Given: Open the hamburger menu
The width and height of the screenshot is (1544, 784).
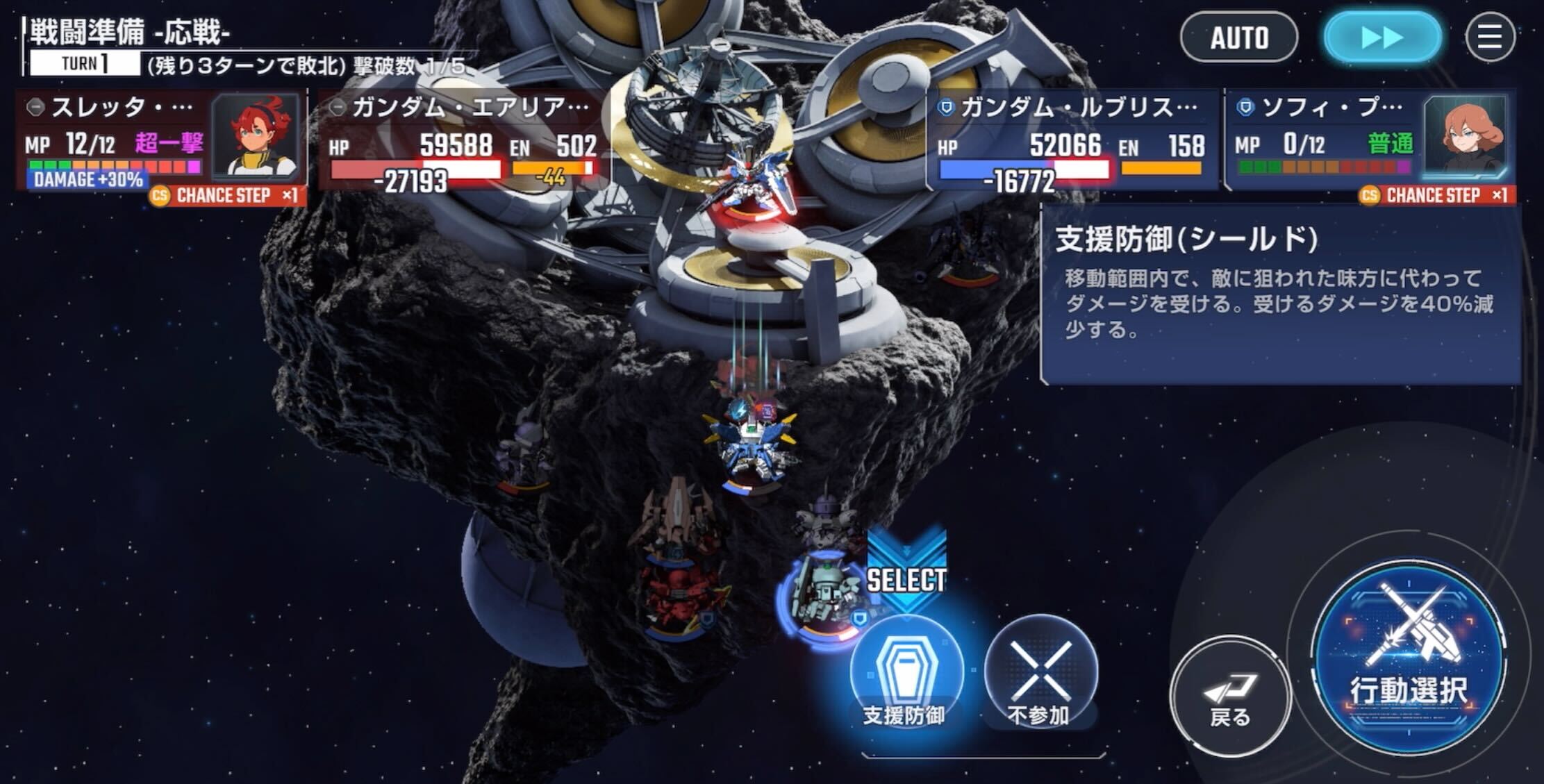Looking at the screenshot, I should (x=1490, y=37).
